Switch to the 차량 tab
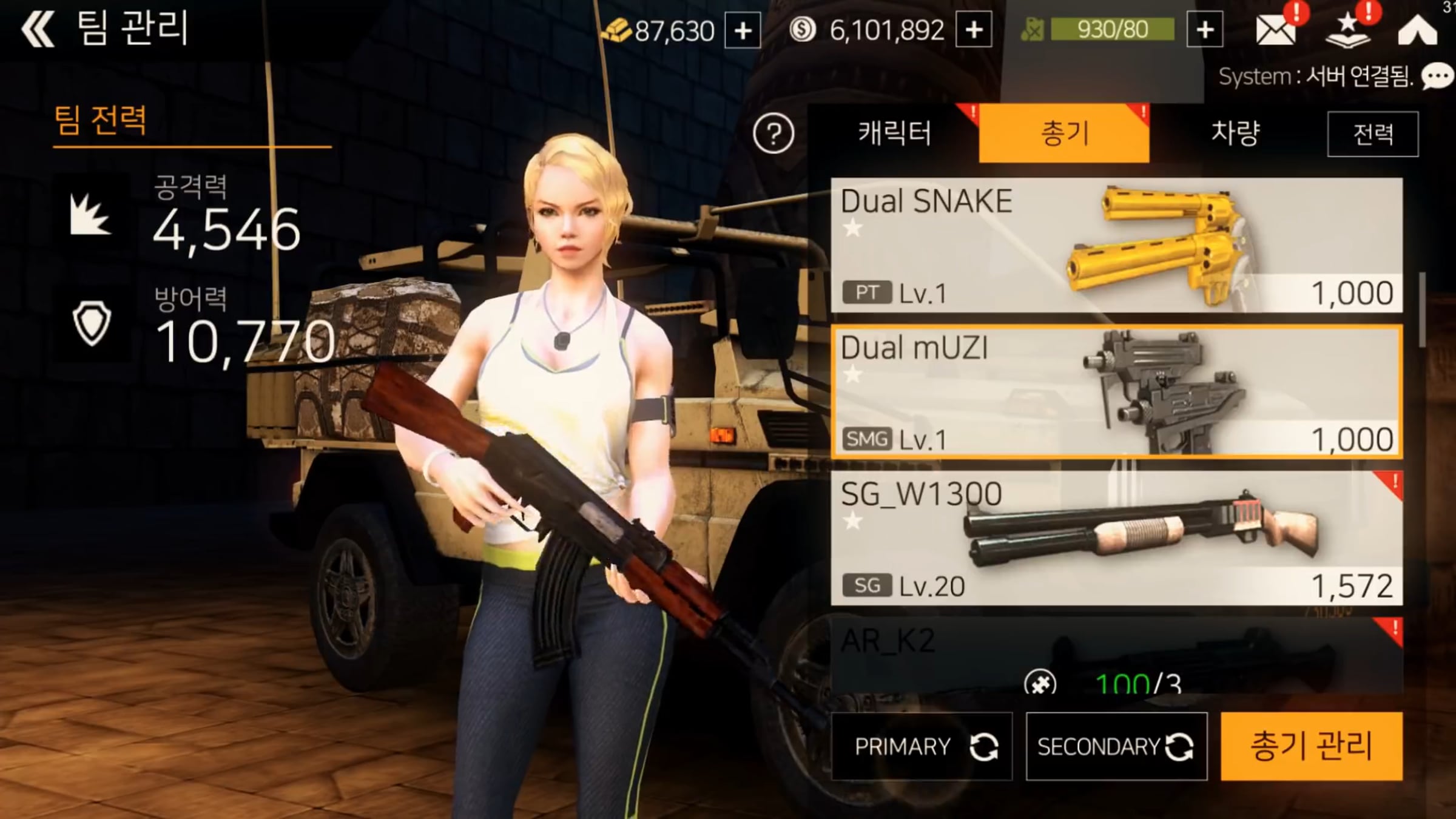 (x=1235, y=133)
